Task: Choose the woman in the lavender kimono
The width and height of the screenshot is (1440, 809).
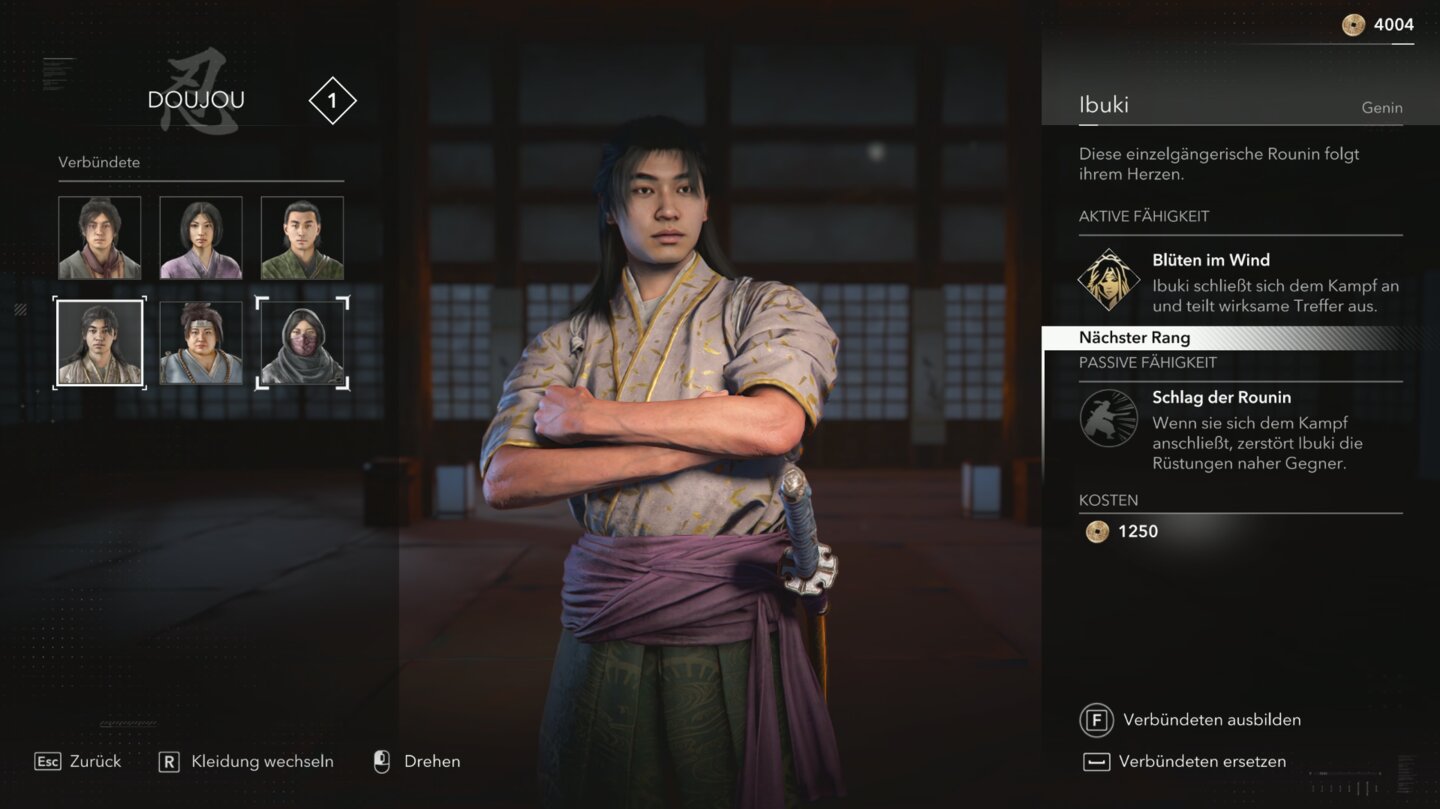Action: [x=201, y=238]
